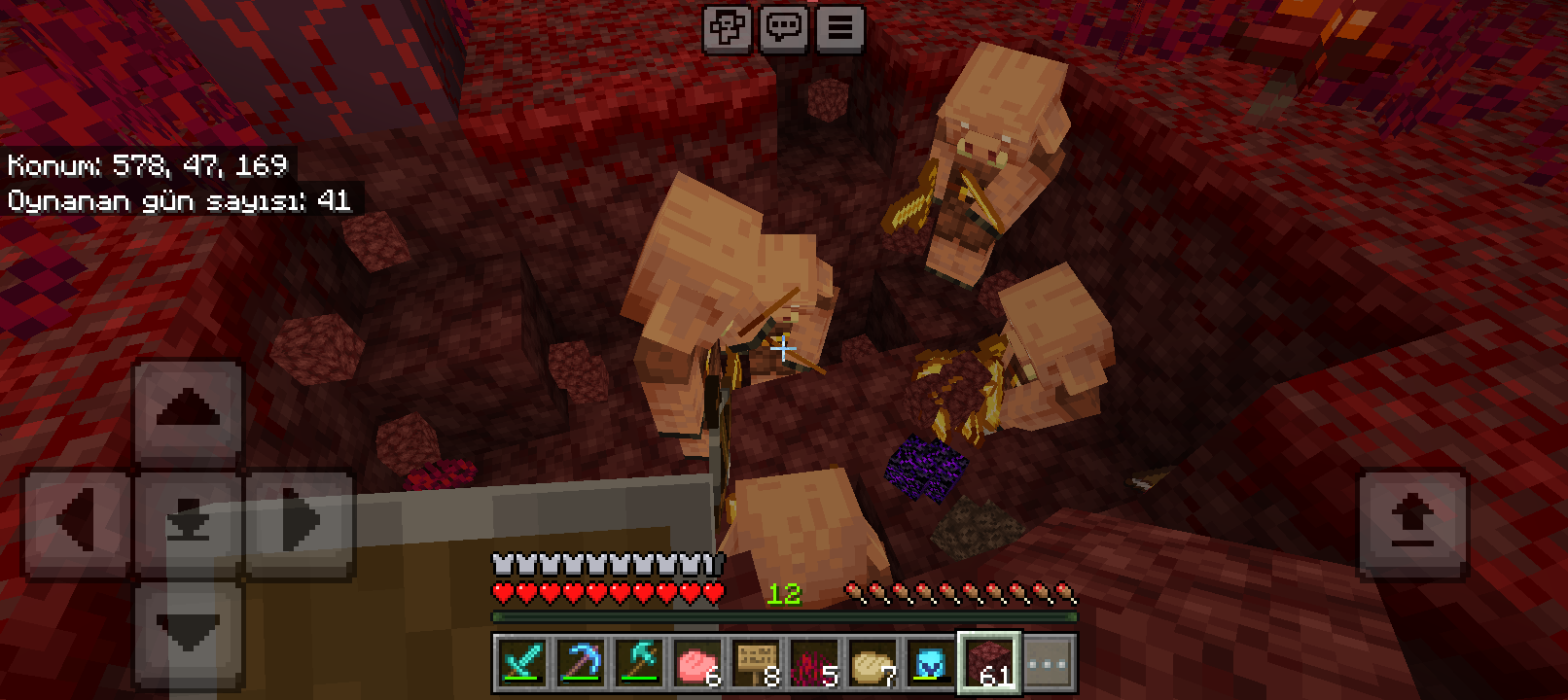Select the diamond axe hotbar slot

pyautogui.click(x=639, y=664)
